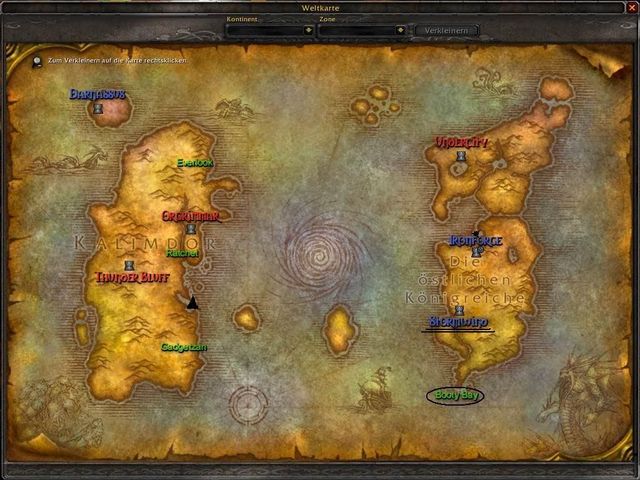Select the Darnassus city marker
Viewport: 640px width, 480px height.
(99, 107)
